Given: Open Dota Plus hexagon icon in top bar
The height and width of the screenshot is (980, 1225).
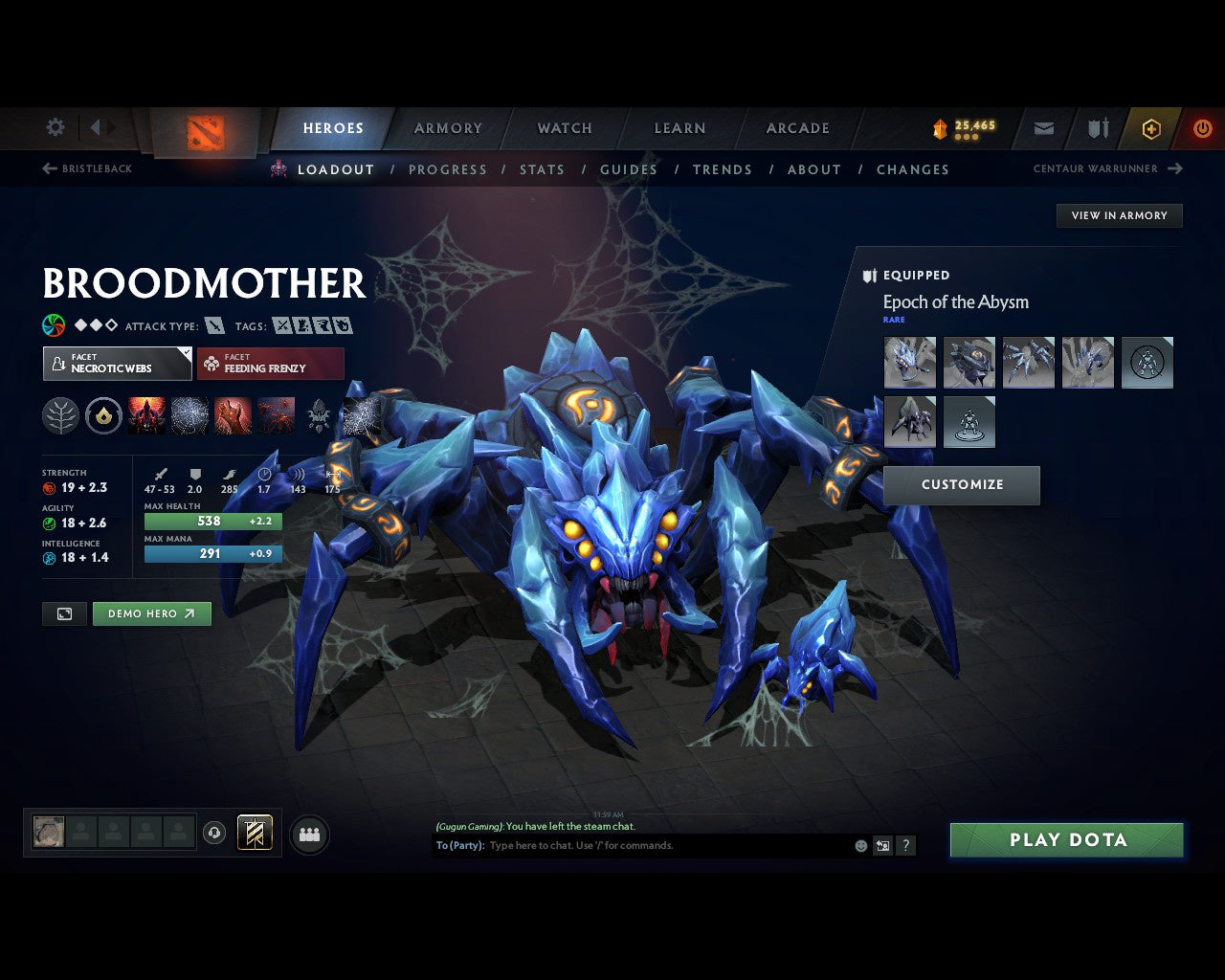Looking at the screenshot, I should point(1151,128).
